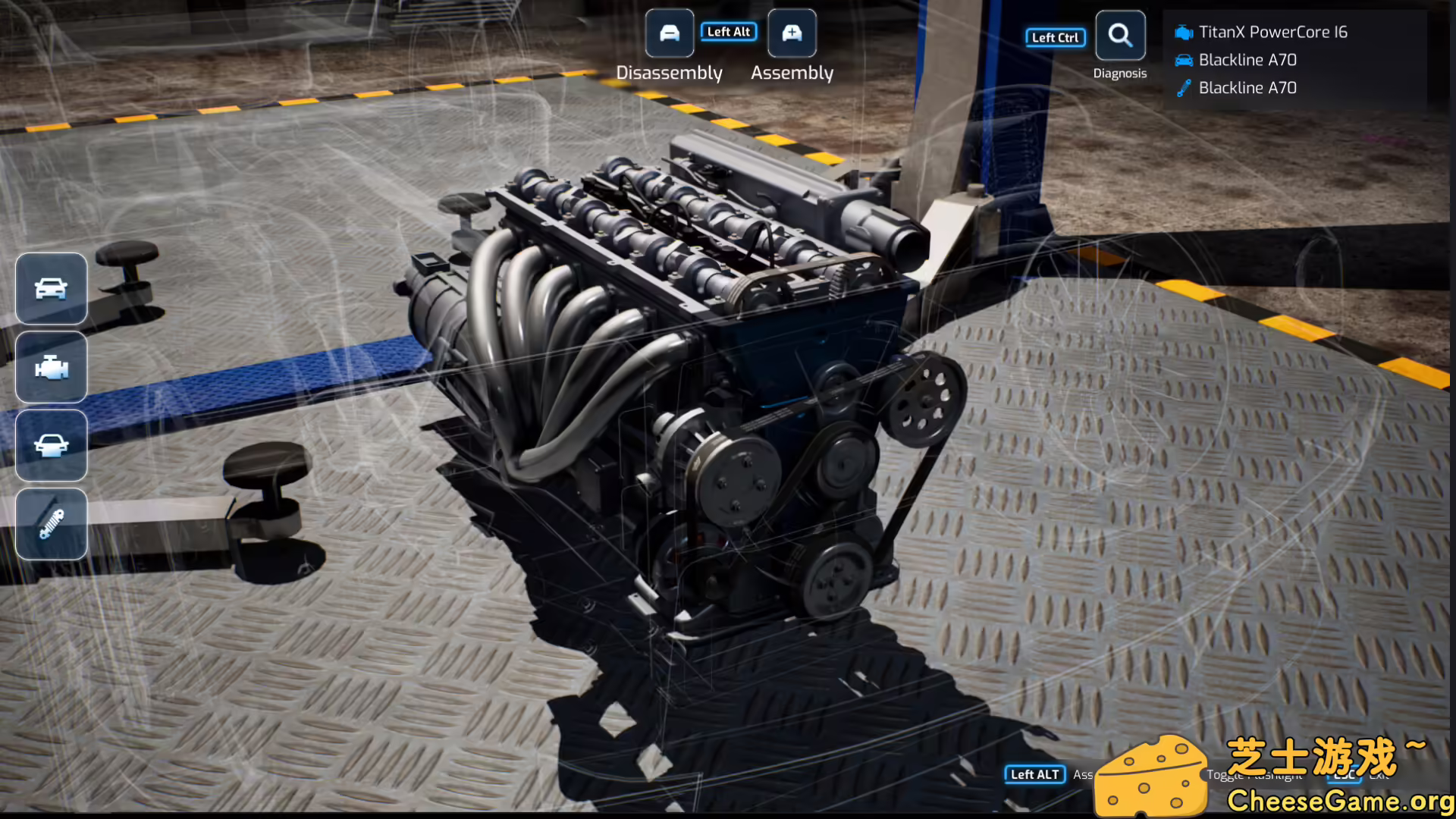Select the shock absorber suspension icon
The width and height of the screenshot is (1456, 819).
[52, 524]
